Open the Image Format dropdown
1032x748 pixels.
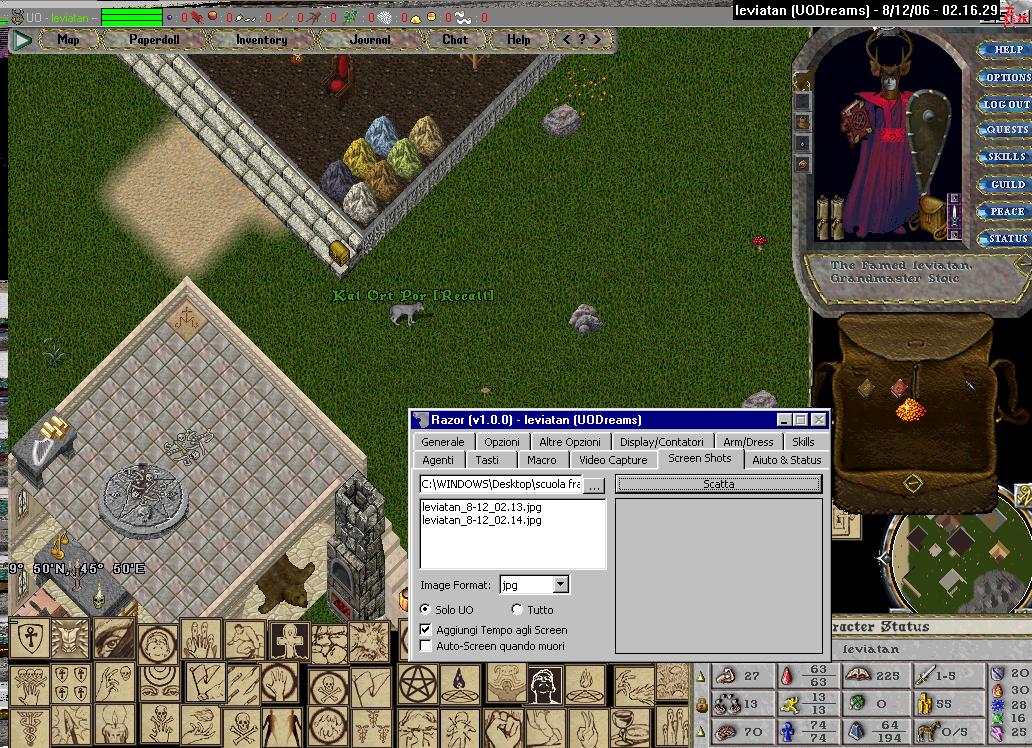pos(560,585)
